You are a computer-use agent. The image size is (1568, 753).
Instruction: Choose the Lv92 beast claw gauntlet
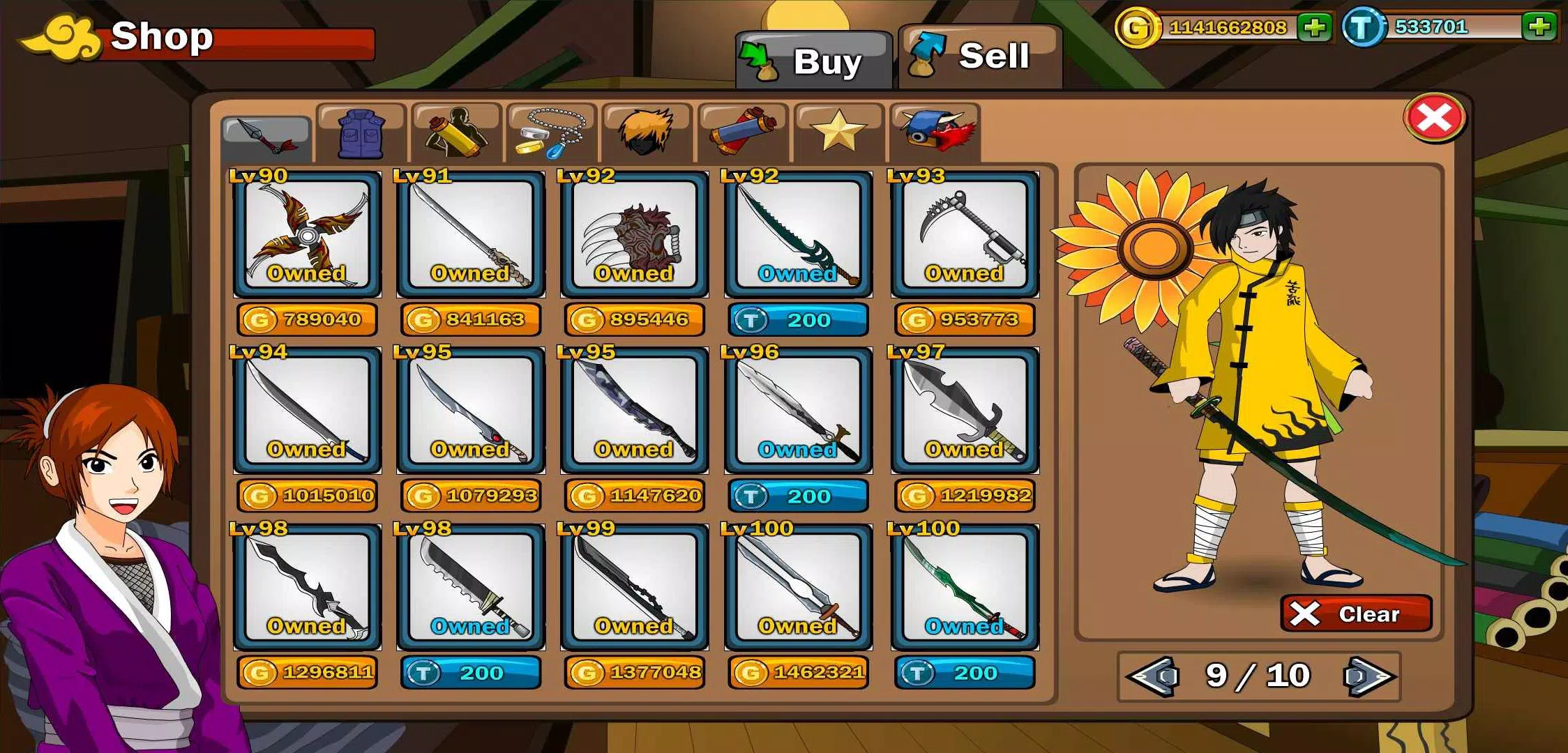634,234
